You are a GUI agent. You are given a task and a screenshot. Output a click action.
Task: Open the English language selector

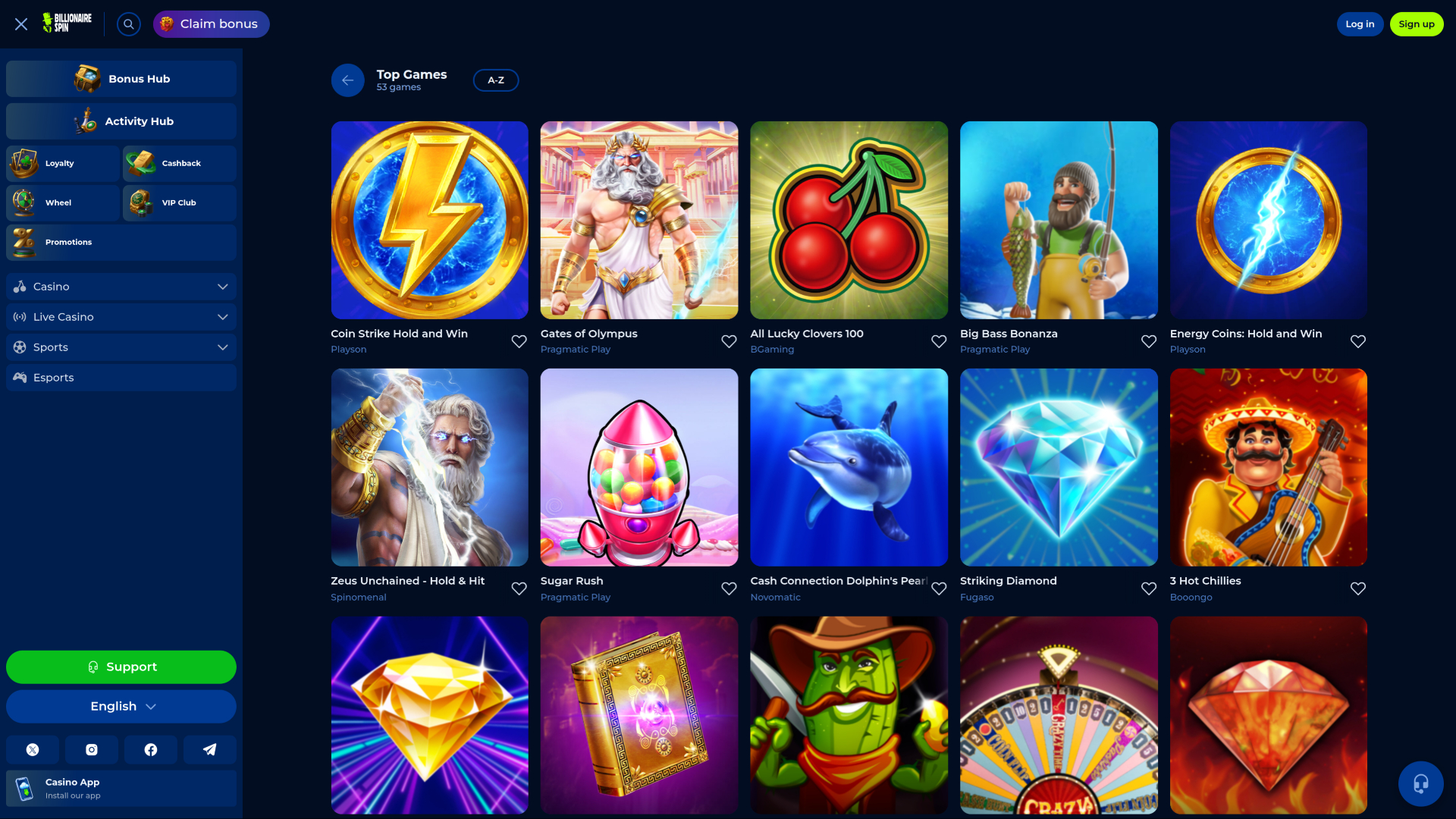click(x=121, y=706)
